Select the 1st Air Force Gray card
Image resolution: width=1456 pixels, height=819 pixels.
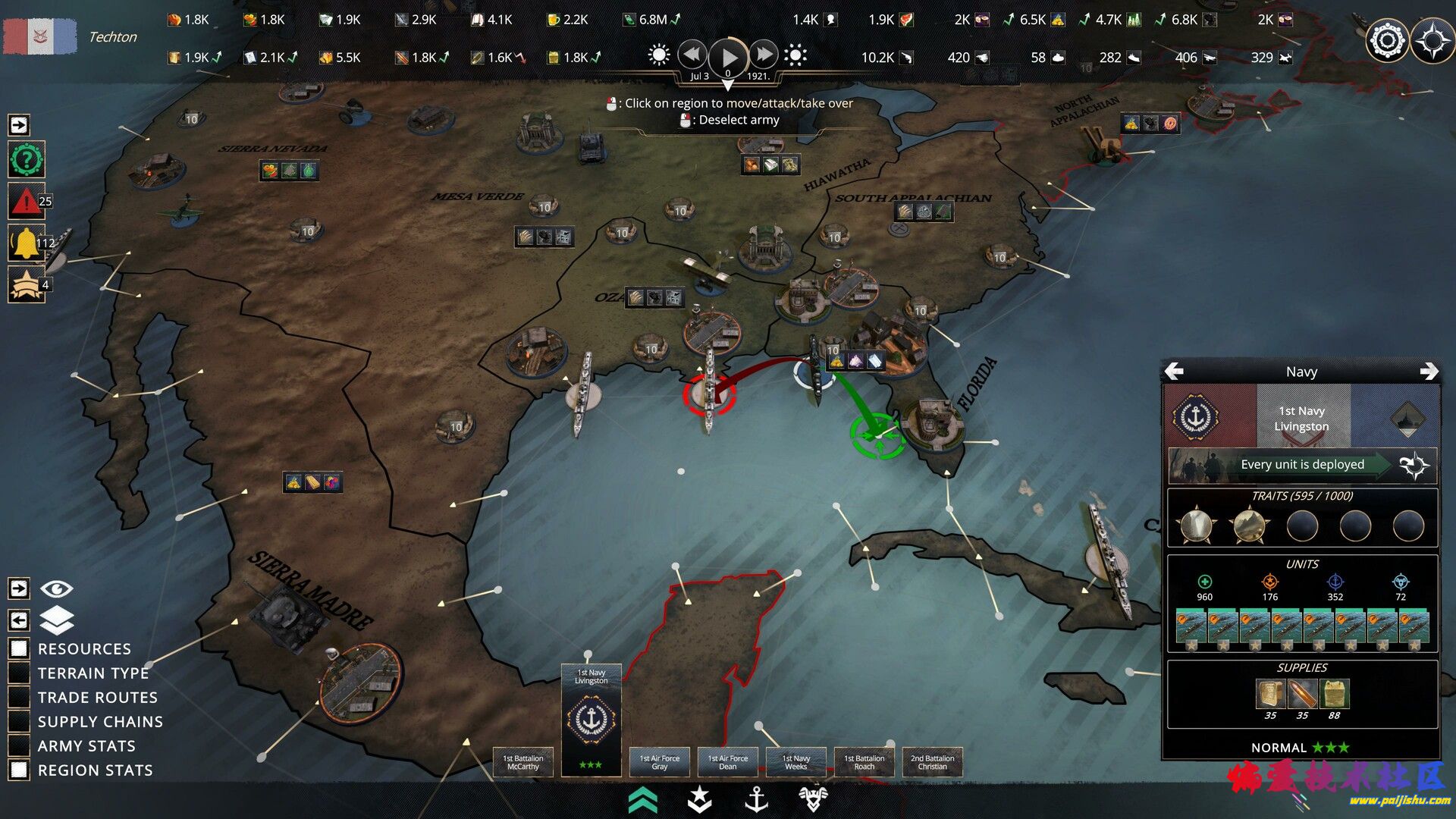(x=660, y=762)
